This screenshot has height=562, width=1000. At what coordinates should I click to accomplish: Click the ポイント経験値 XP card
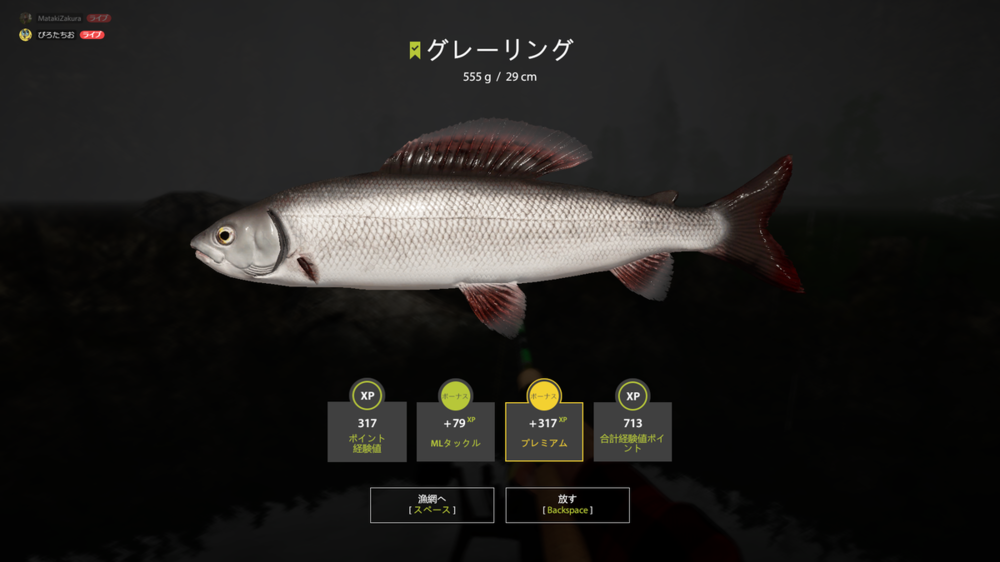coord(367,431)
